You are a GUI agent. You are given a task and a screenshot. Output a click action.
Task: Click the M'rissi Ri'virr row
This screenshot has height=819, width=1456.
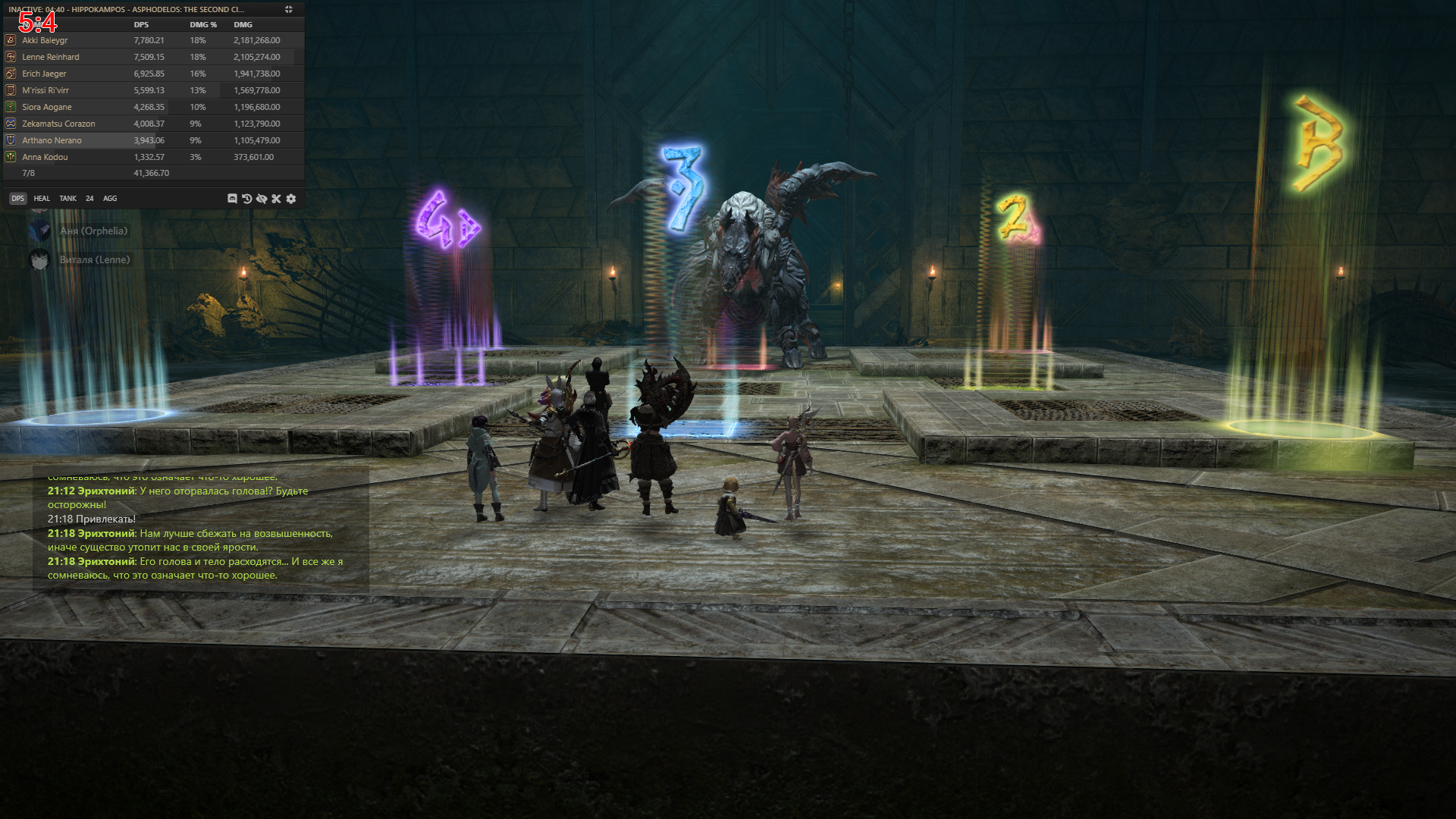coord(152,90)
